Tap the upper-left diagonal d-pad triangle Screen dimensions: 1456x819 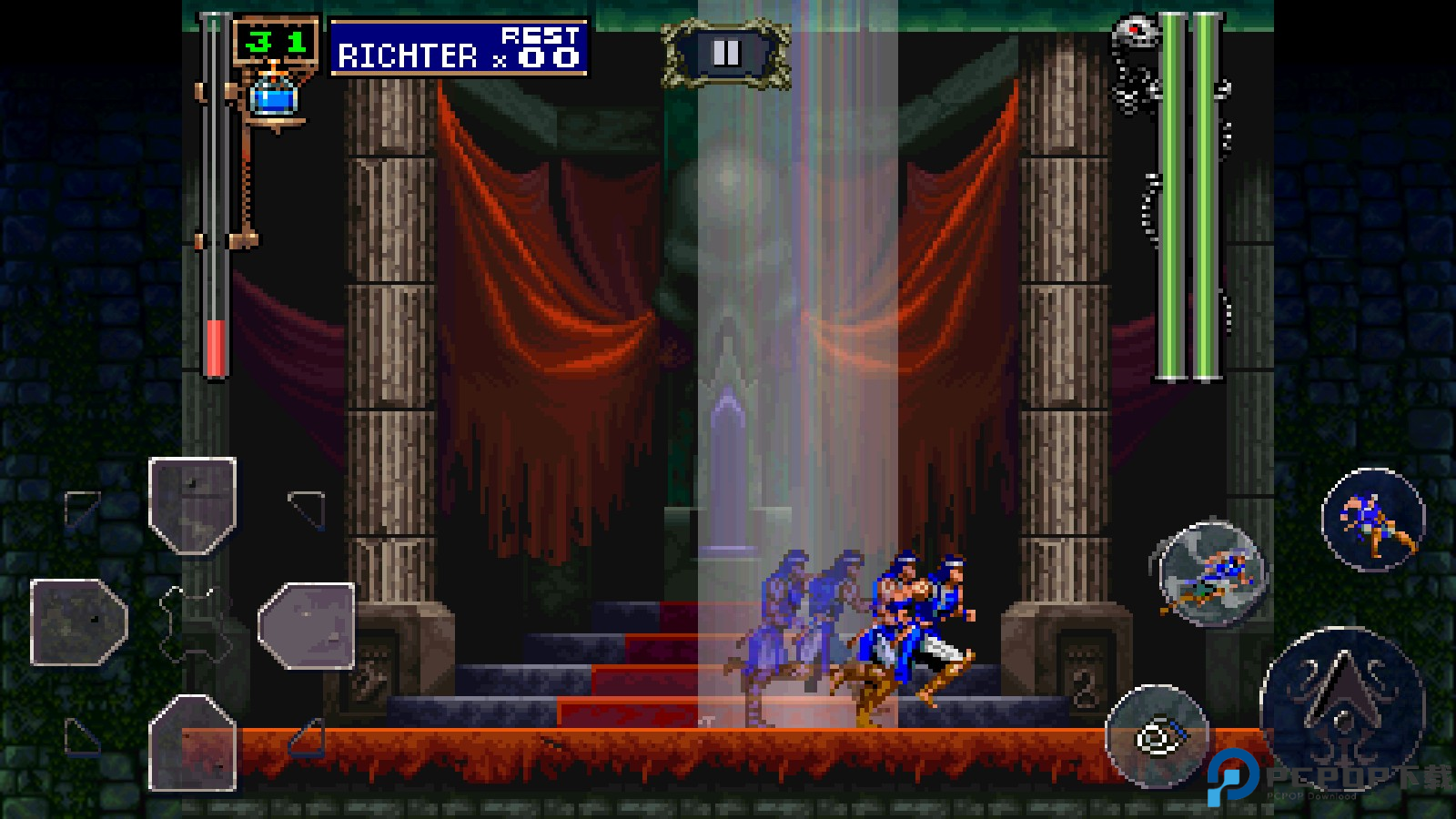click(81, 507)
